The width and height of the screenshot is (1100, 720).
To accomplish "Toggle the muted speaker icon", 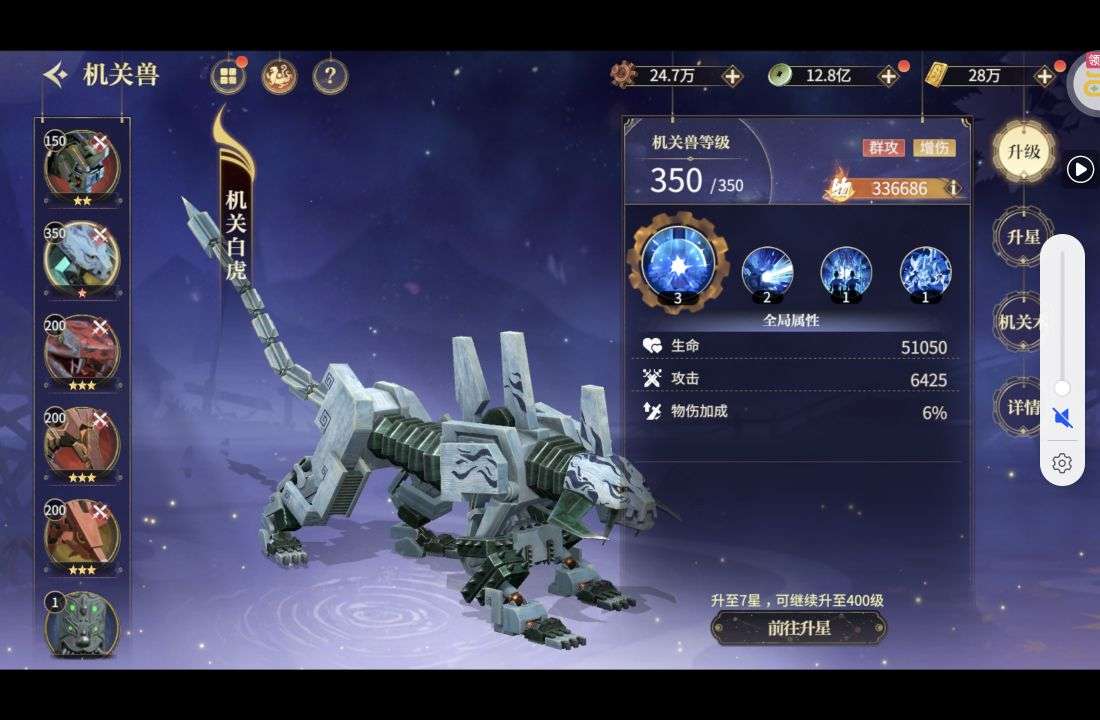I will pos(1062,417).
